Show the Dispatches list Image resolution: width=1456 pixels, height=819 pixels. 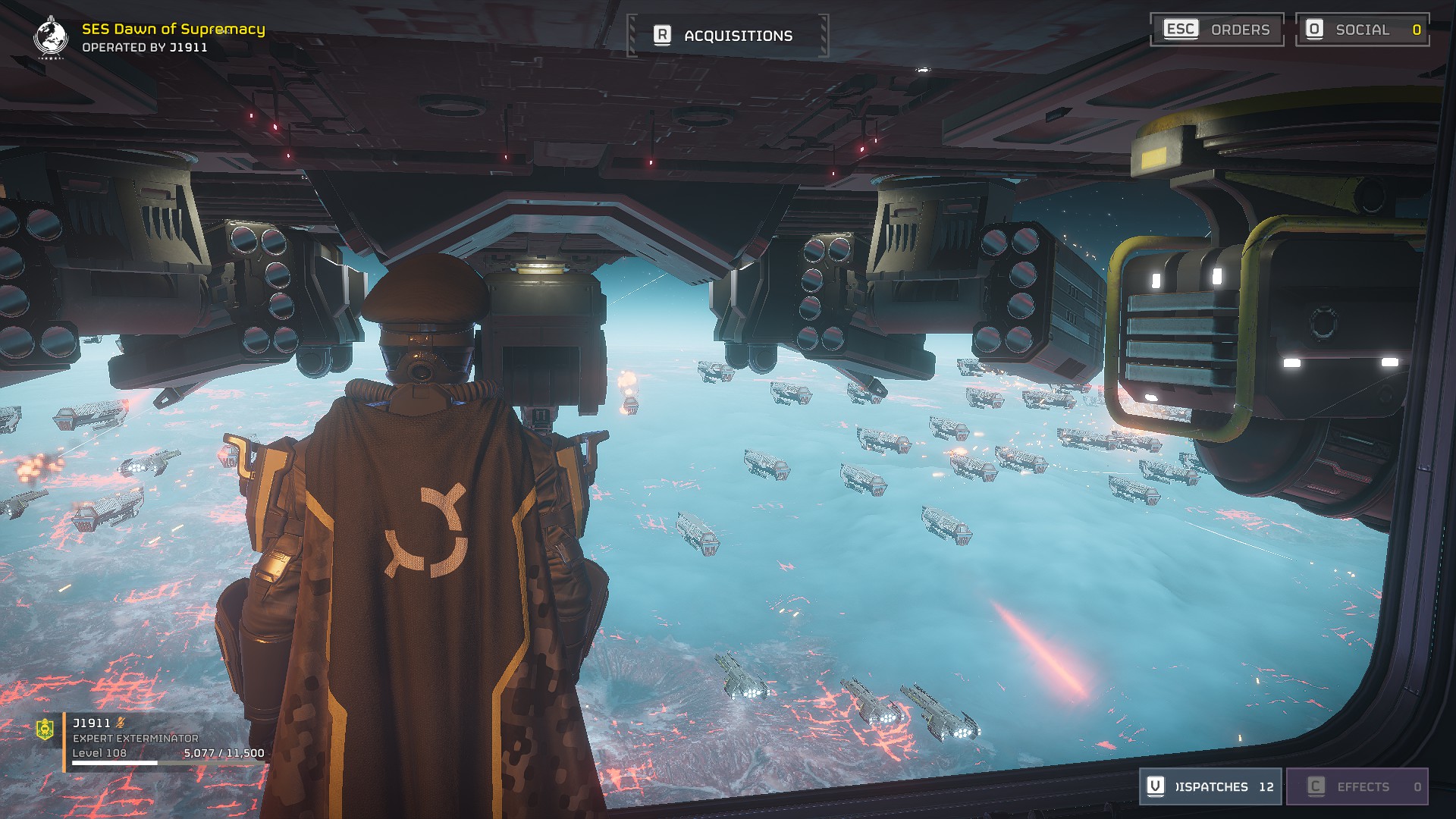tap(1210, 786)
